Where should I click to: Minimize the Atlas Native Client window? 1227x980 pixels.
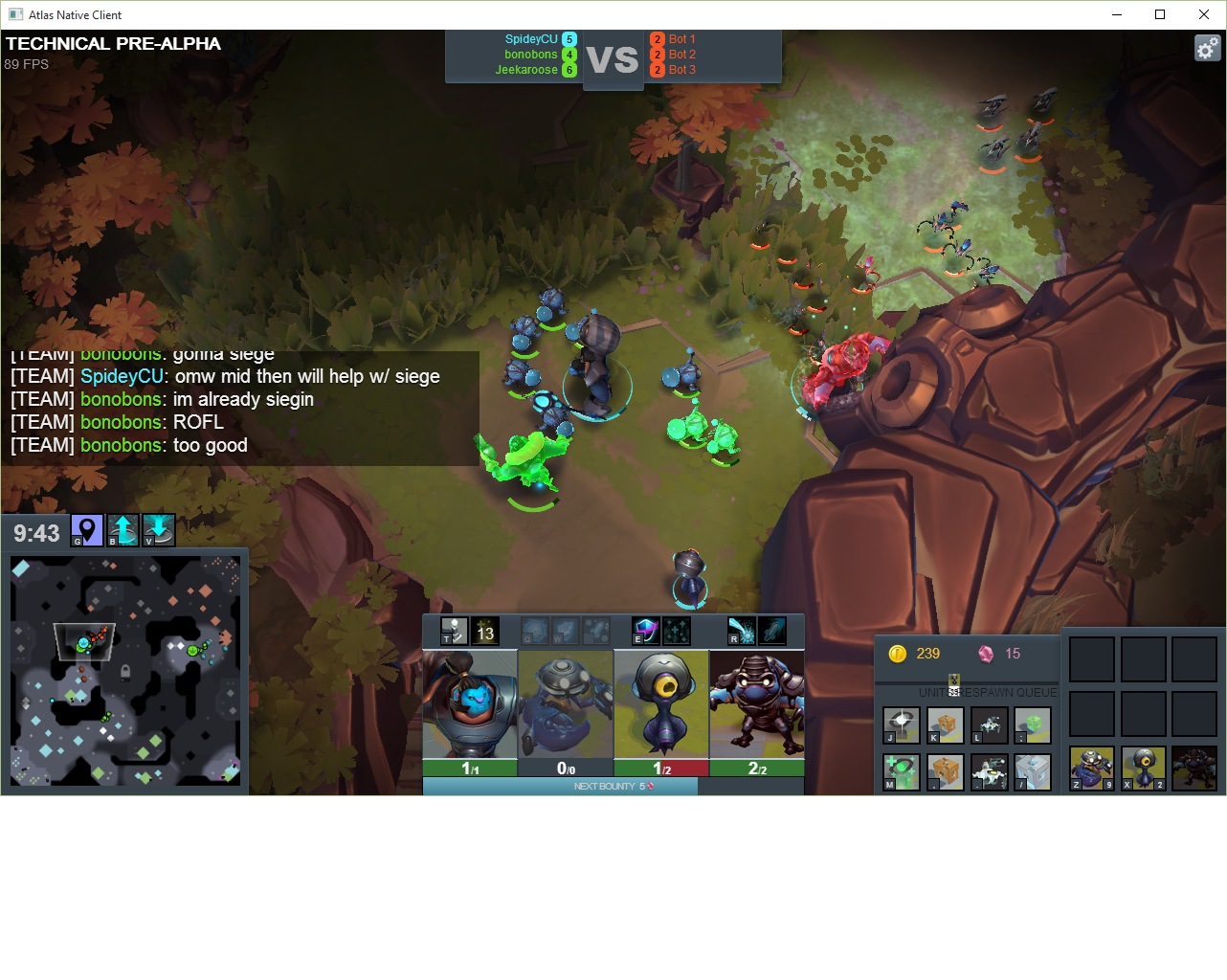[1116, 14]
